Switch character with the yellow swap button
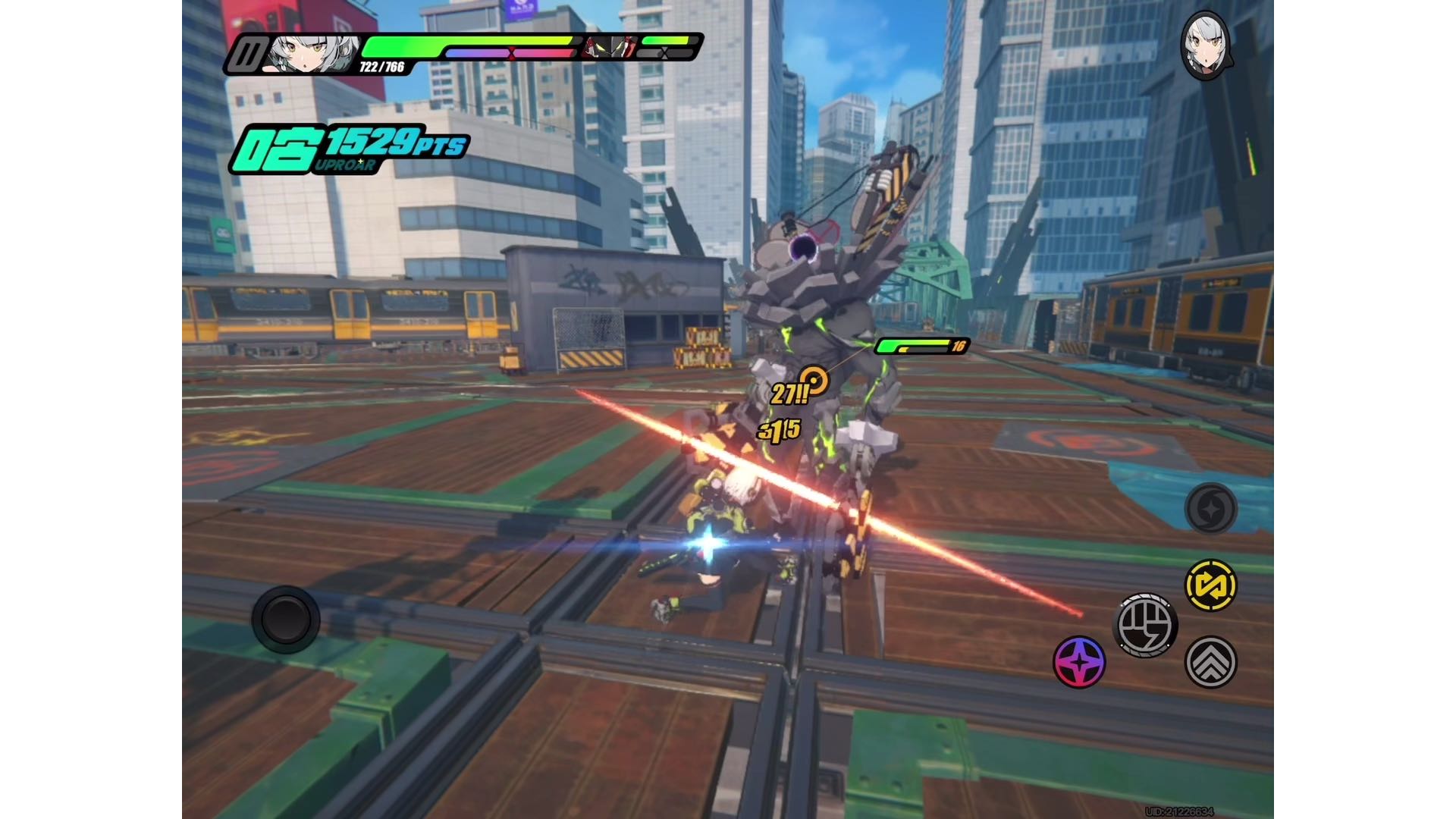 tap(1211, 585)
